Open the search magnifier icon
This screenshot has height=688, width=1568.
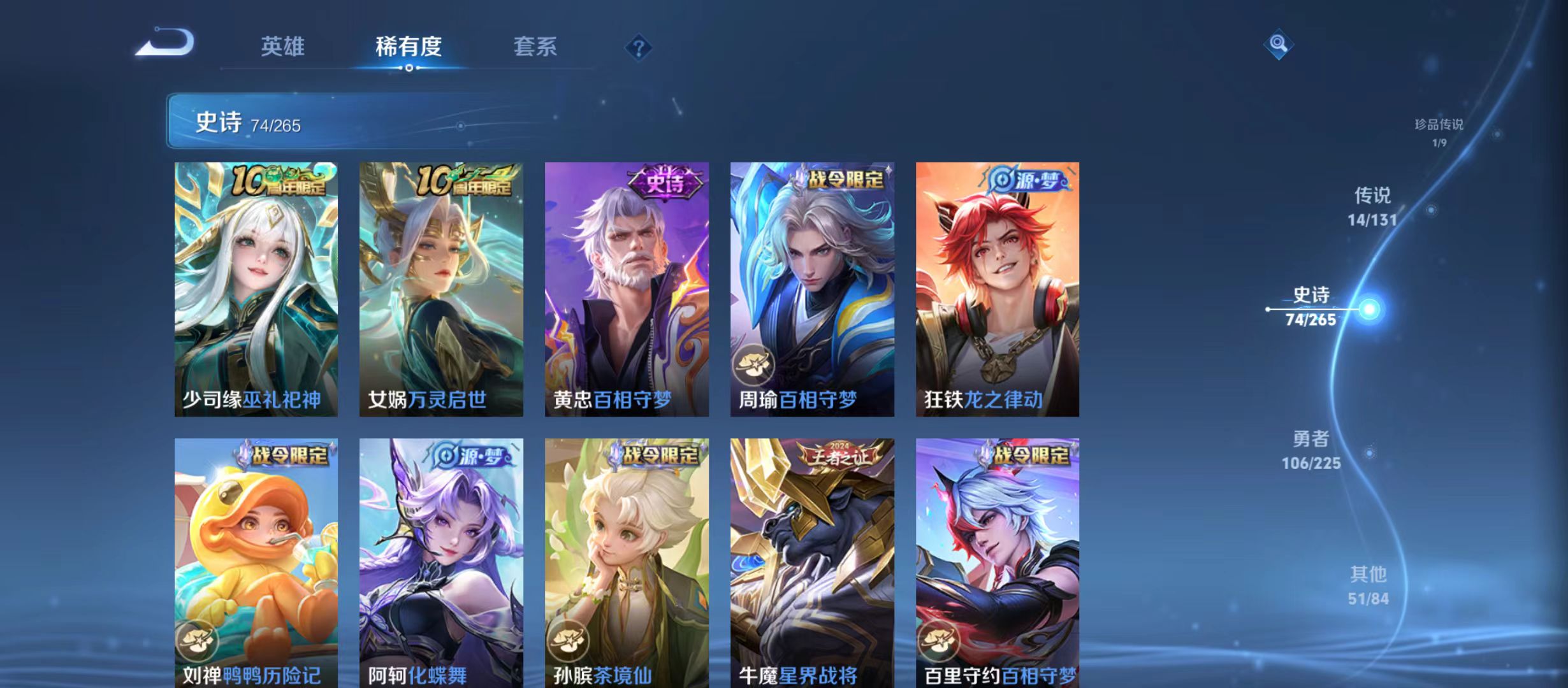tap(1278, 43)
